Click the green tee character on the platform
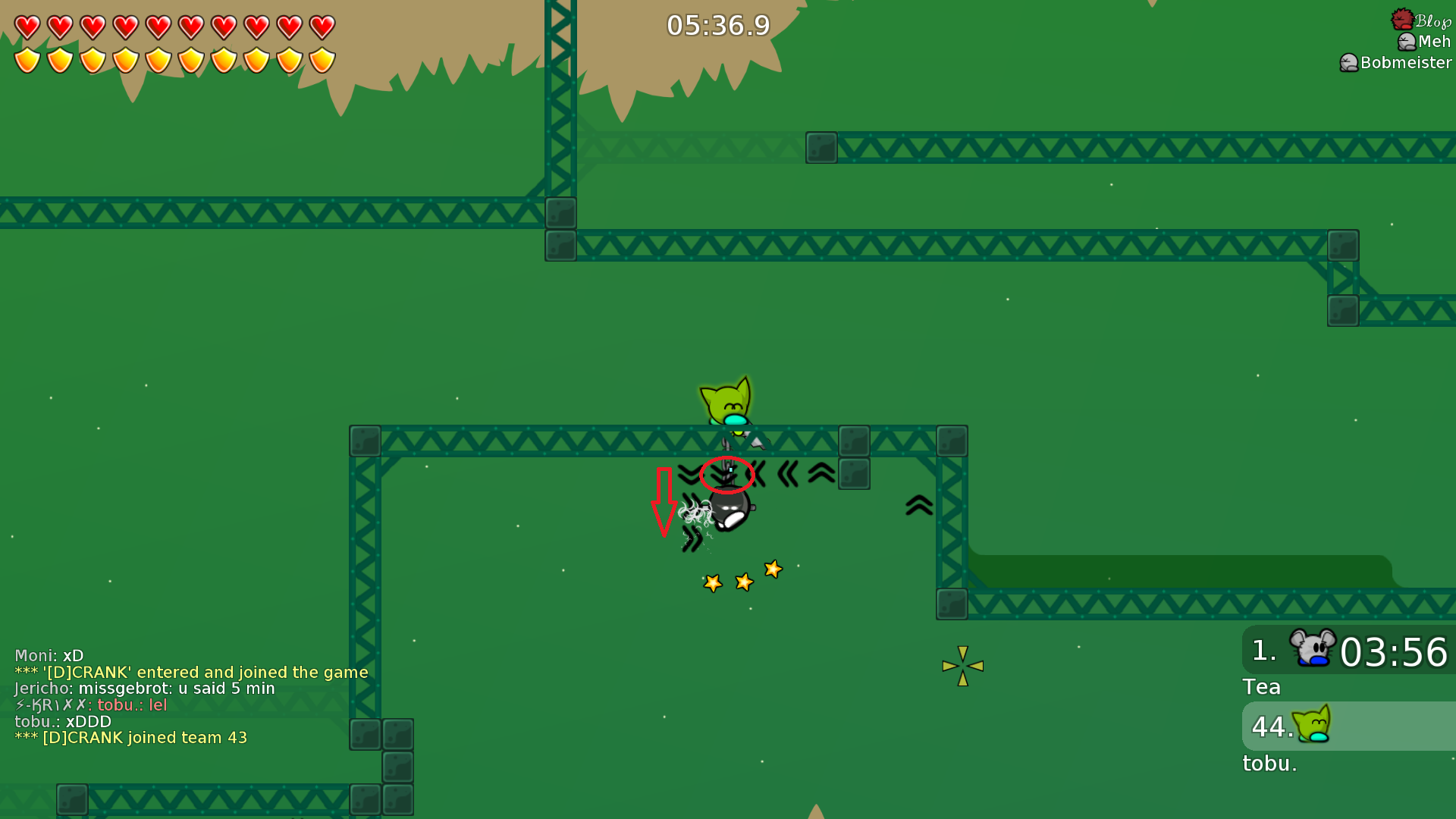The width and height of the screenshot is (1456, 819). pyautogui.click(x=726, y=403)
